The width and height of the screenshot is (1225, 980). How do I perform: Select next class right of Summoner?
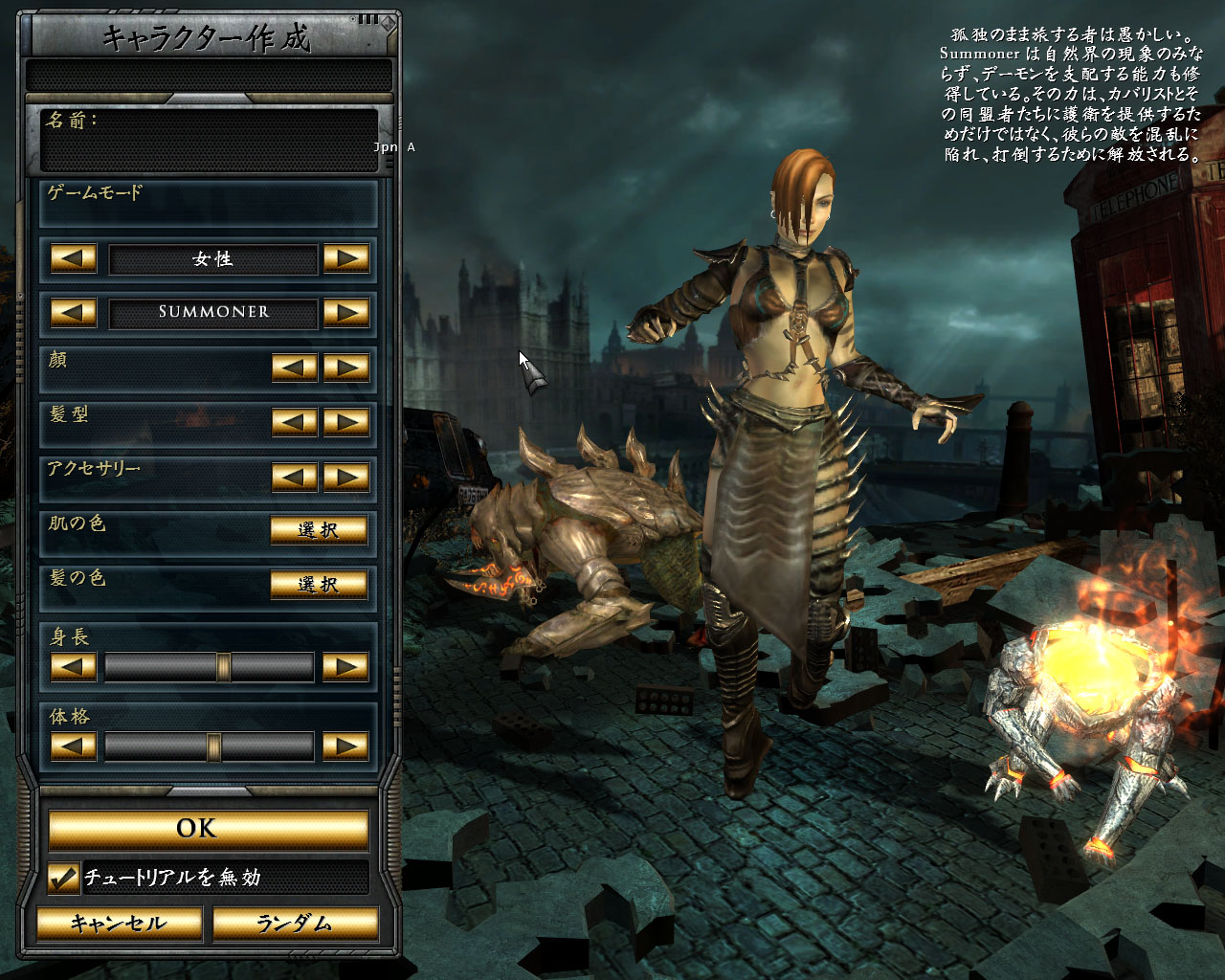click(346, 312)
